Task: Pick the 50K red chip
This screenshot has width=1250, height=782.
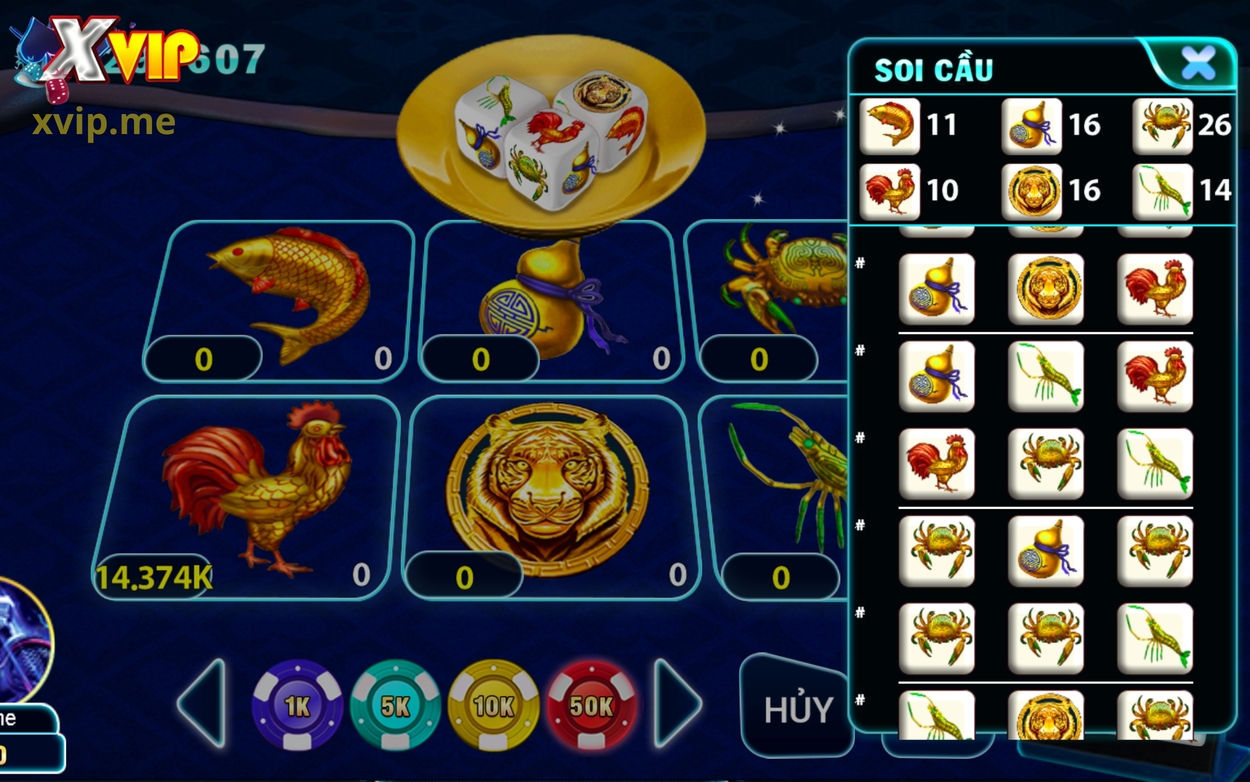Action: click(x=591, y=706)
